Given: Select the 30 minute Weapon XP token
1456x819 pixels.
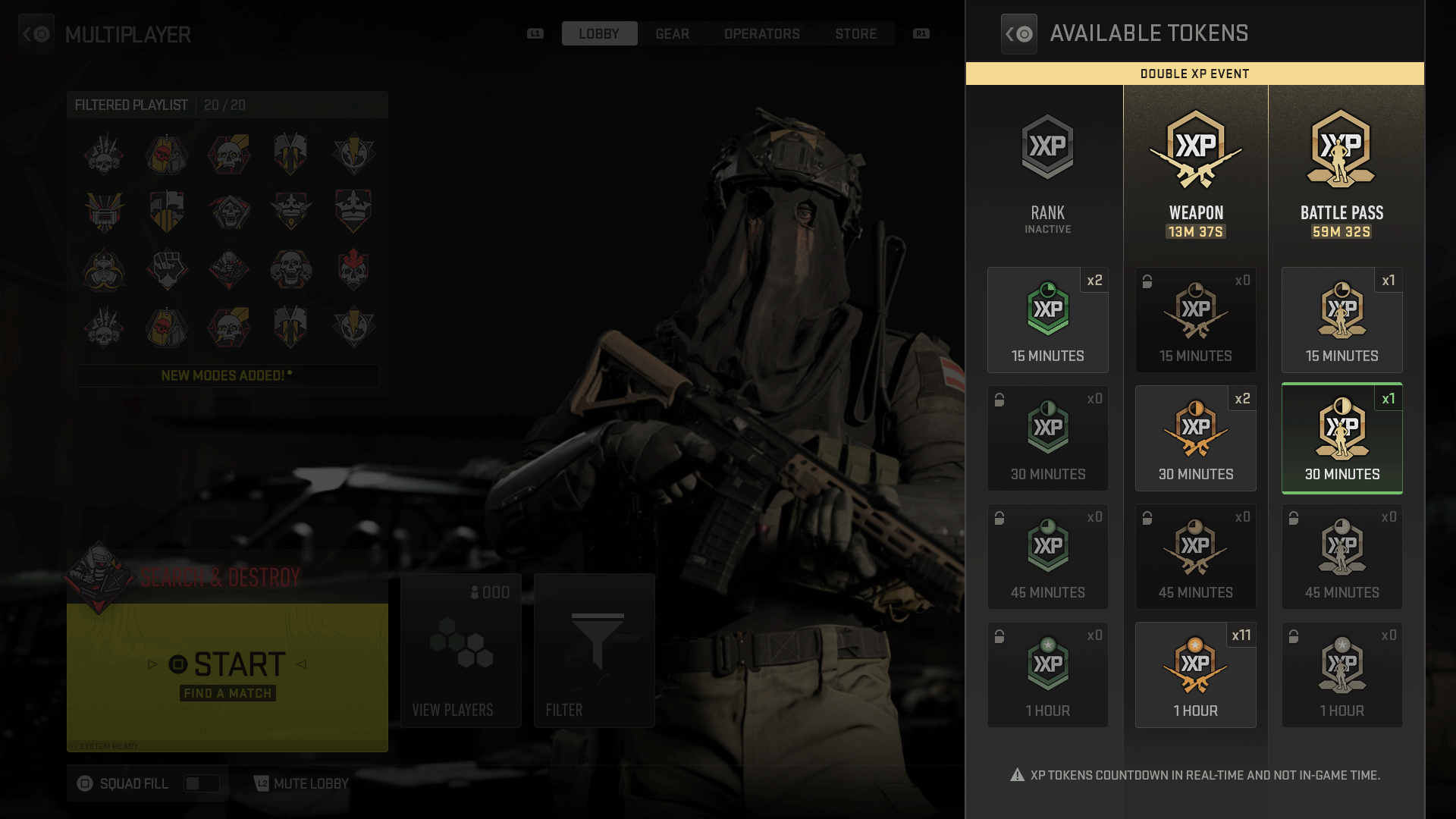Looking at the screenshot, I should pos(1195,438).
